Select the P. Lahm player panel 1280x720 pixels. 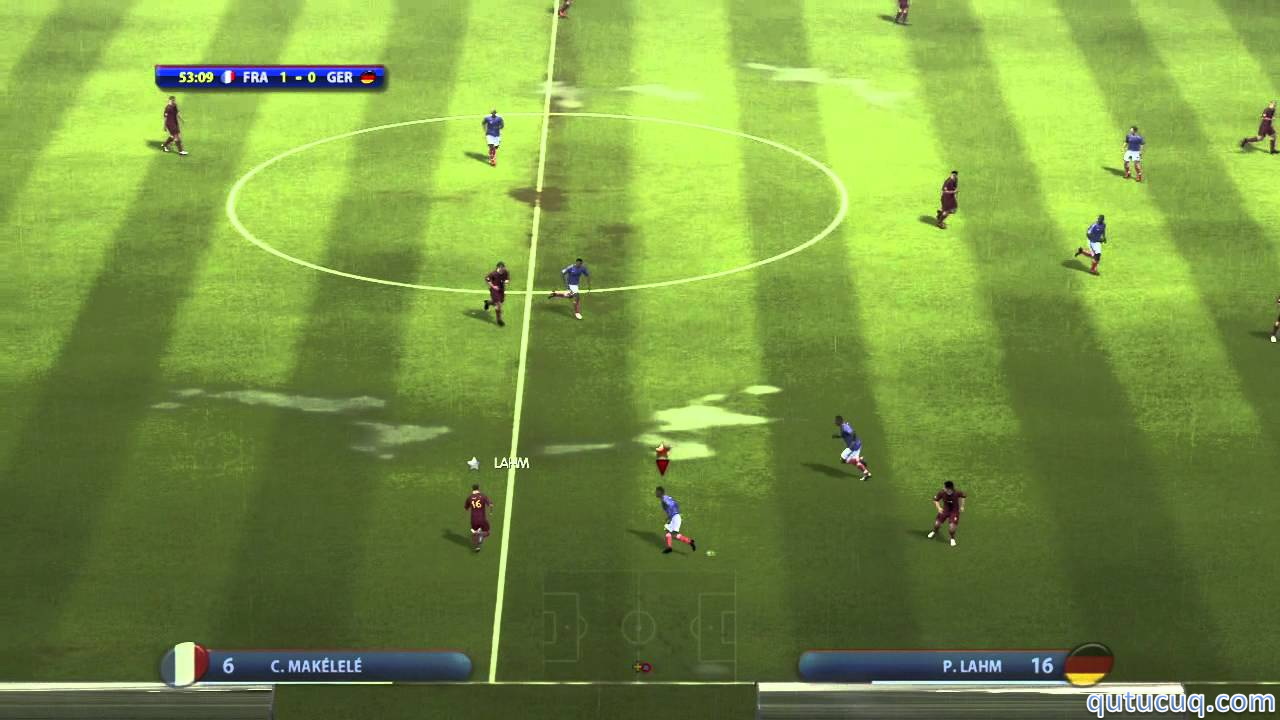coord(955,666)
